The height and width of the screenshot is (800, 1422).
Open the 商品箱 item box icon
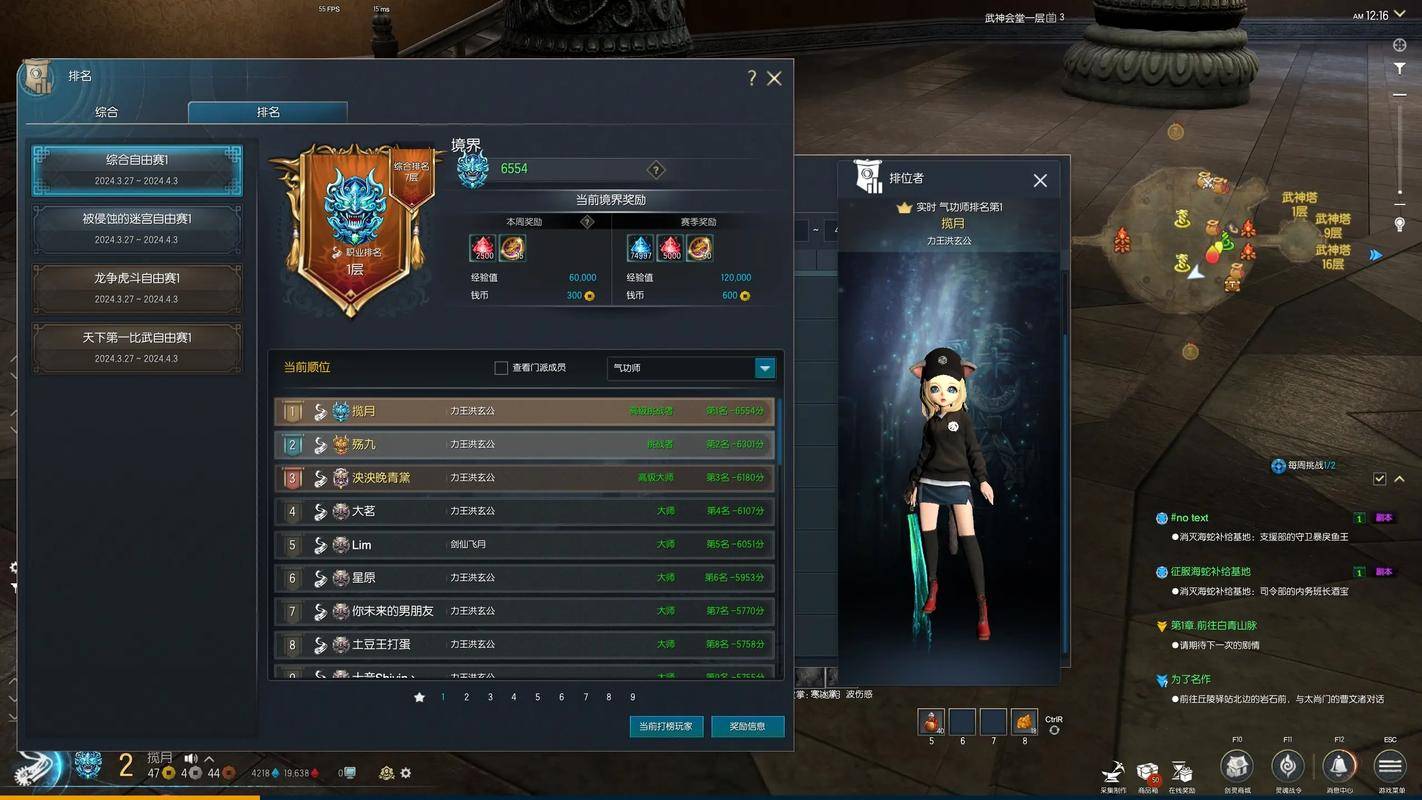coord(1148,772)
